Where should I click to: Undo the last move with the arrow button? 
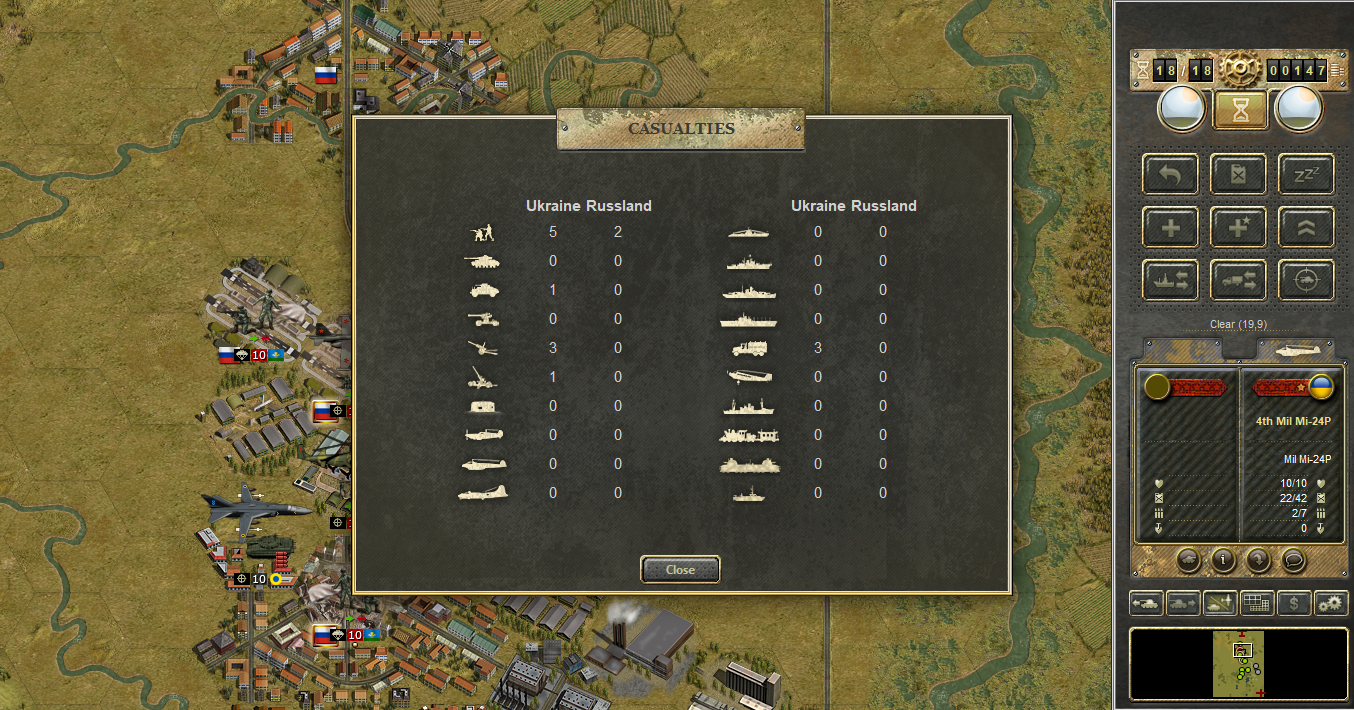[x=1169, y=174]
